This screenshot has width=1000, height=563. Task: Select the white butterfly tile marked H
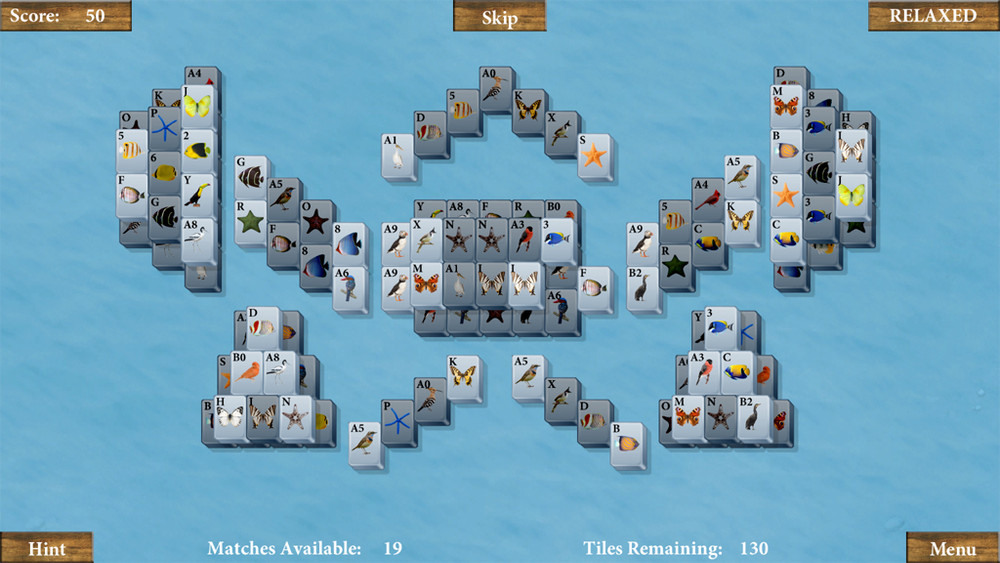[229, 416]
